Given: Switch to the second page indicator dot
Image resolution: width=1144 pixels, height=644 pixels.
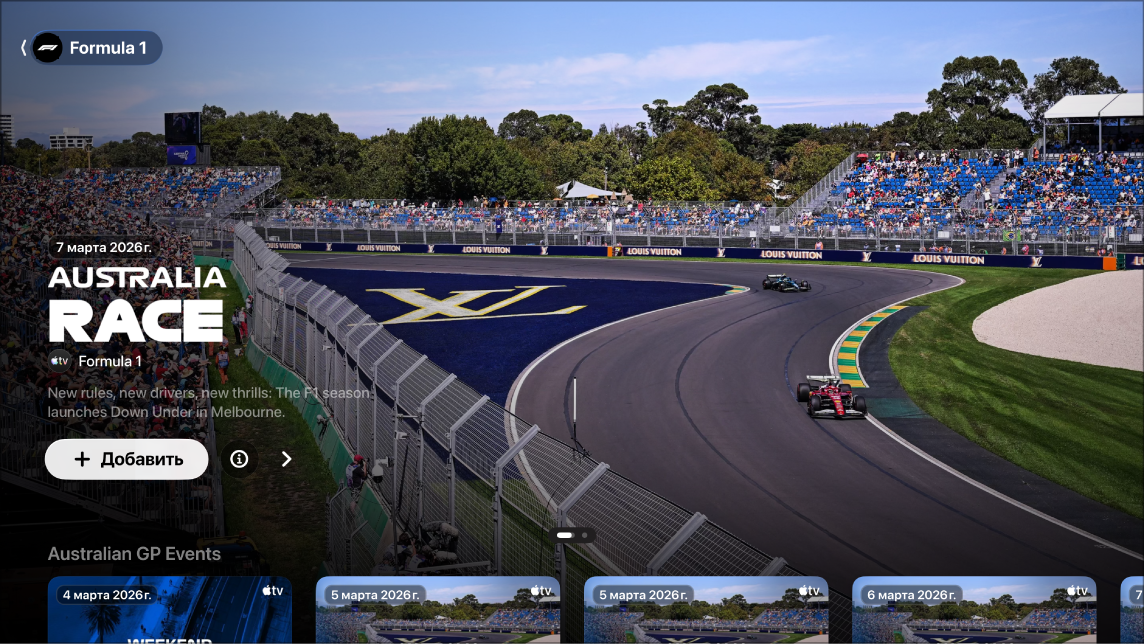Looking at the screenshot, I should point(585,535).
